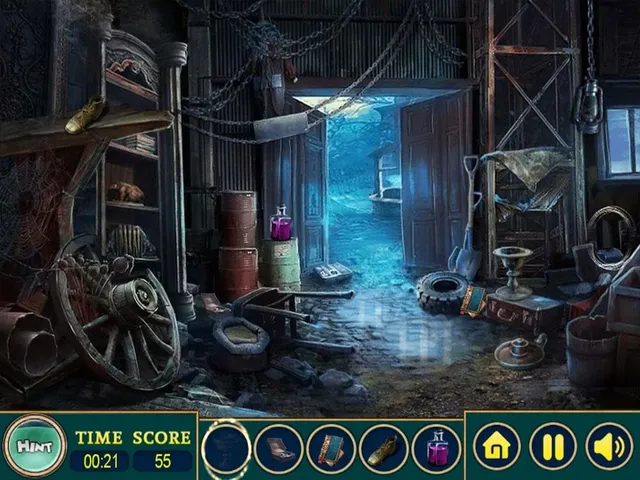Select the old shoe item slot
The image size is (640, 480).
384,449
